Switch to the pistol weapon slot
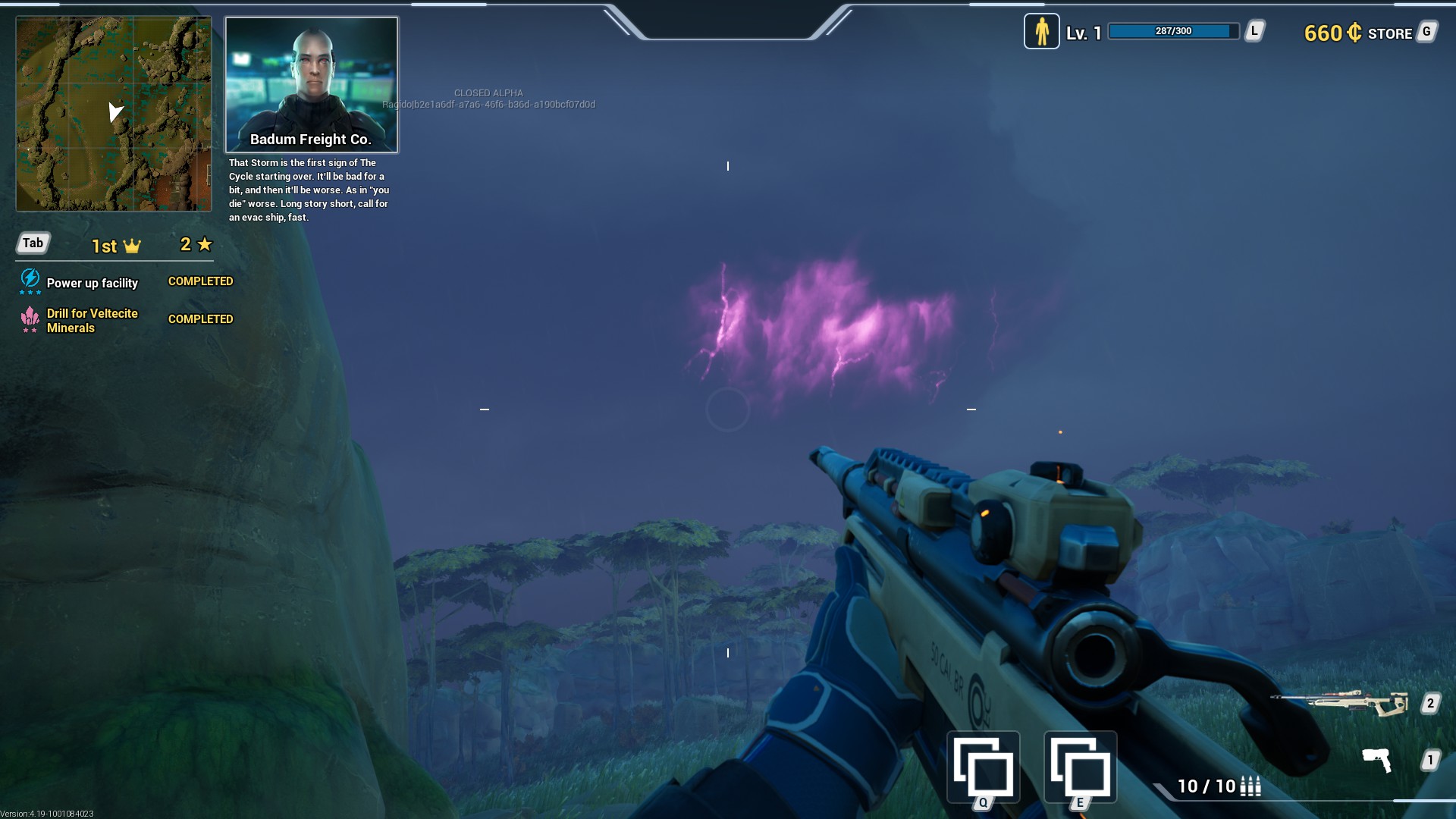This screenshot has height=819, width=1456. (1377, 759)
